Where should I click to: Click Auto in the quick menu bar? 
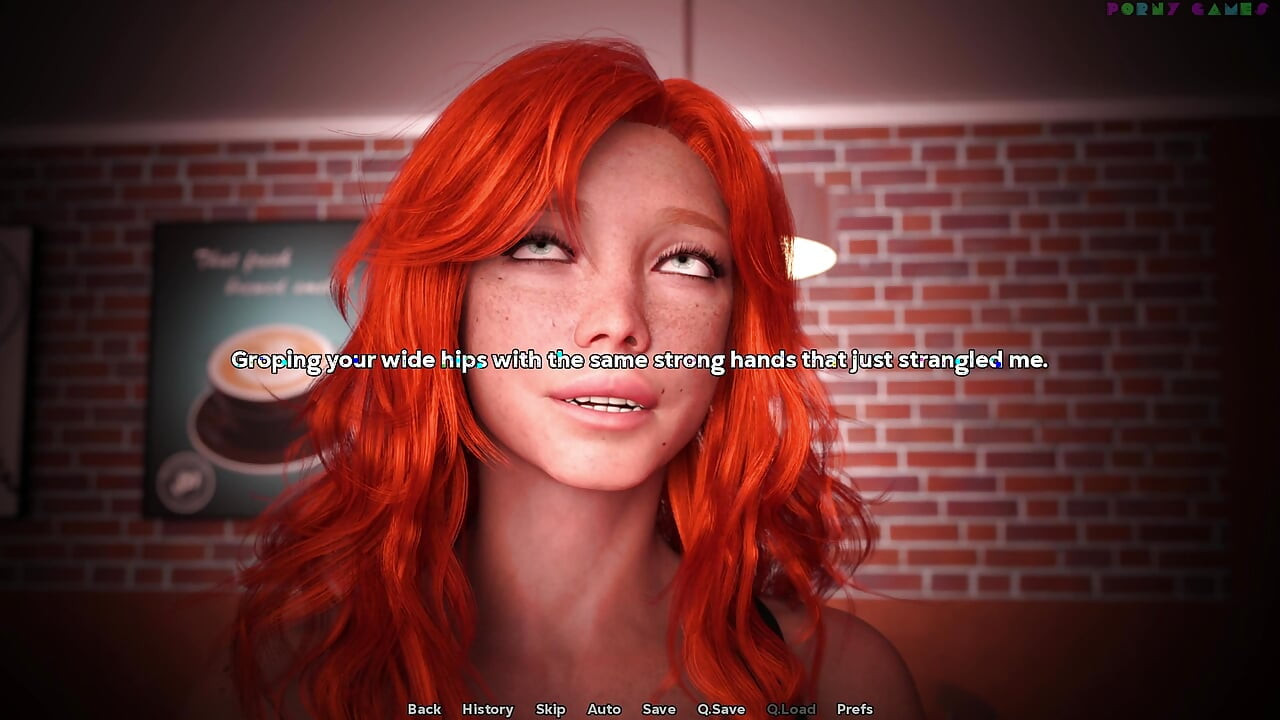(x=604, y=709)
